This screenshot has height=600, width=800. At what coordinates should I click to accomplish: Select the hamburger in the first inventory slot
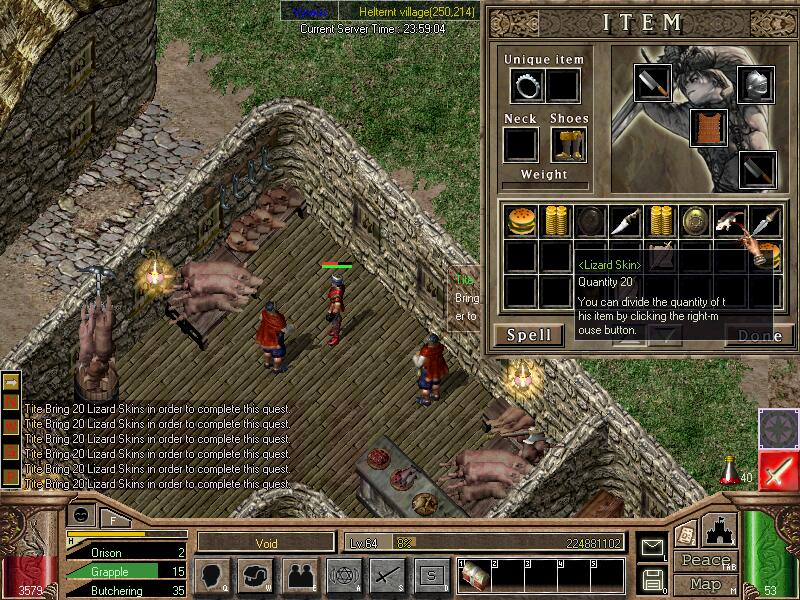coord(520,221)
